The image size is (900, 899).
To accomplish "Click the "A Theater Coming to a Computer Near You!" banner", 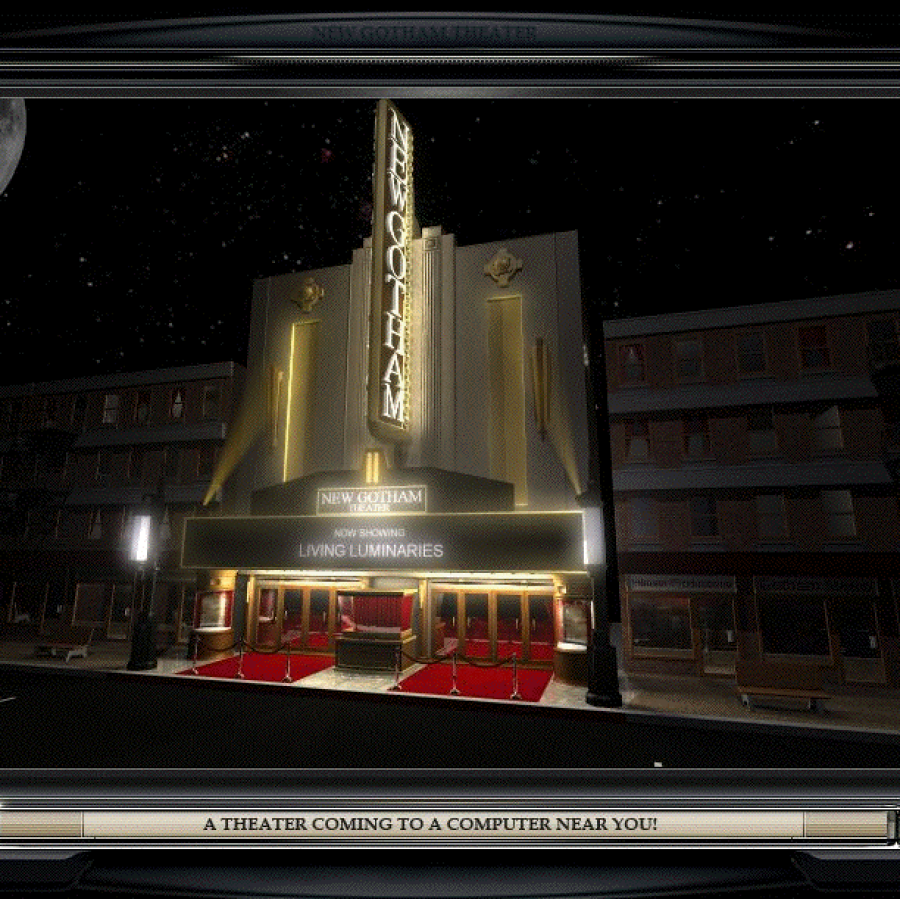I will tap(430, 825).
